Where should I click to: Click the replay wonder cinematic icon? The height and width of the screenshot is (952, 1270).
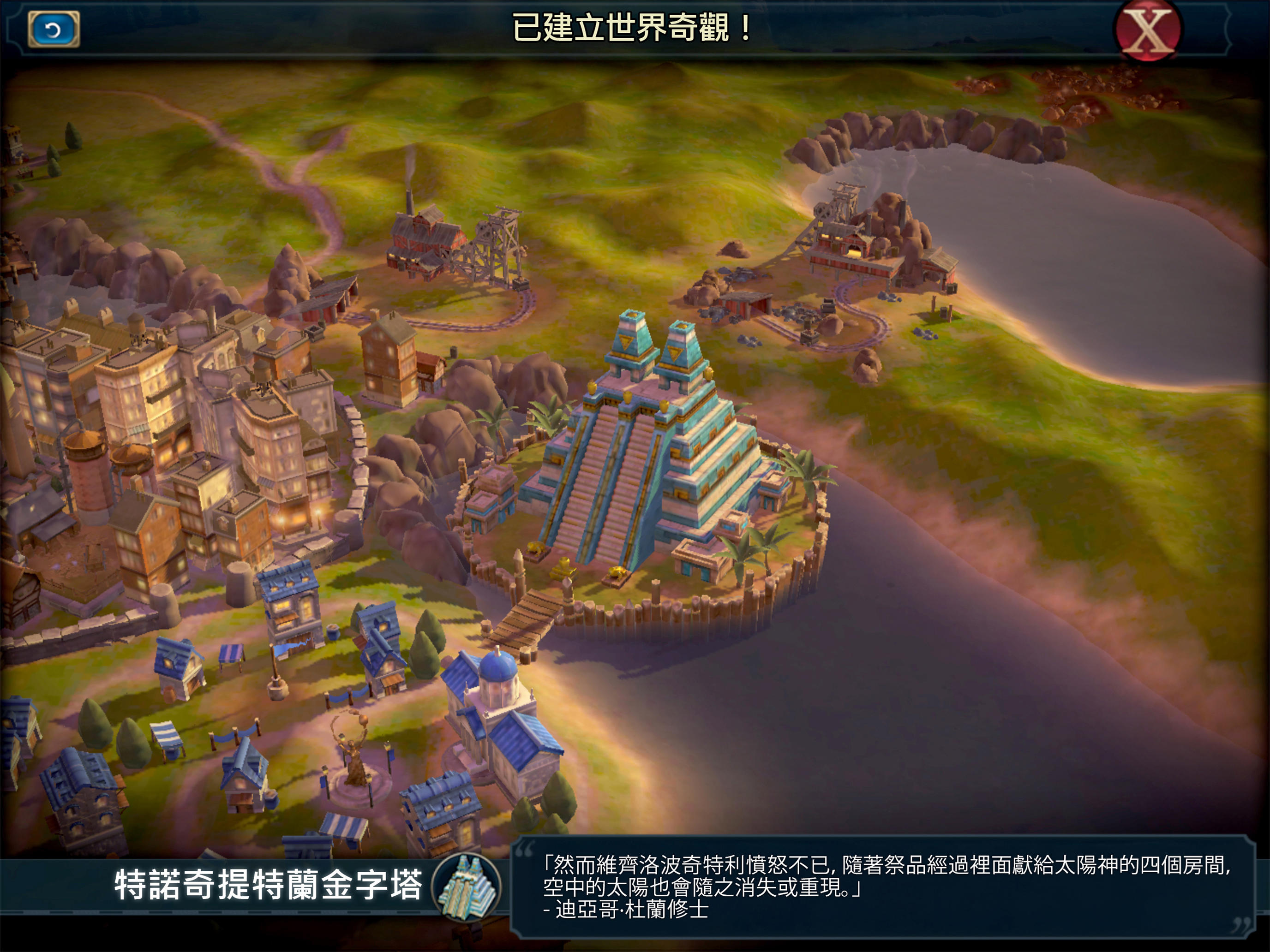(x=54, y=28)
